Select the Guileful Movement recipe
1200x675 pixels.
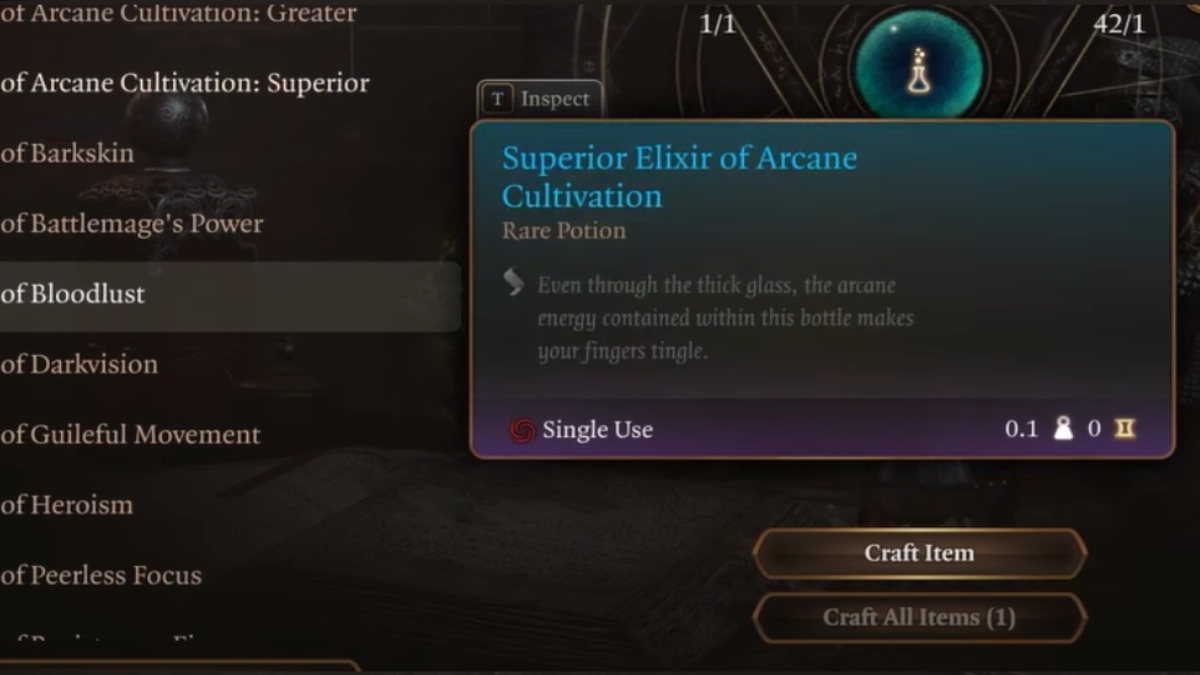pos(131,435)
